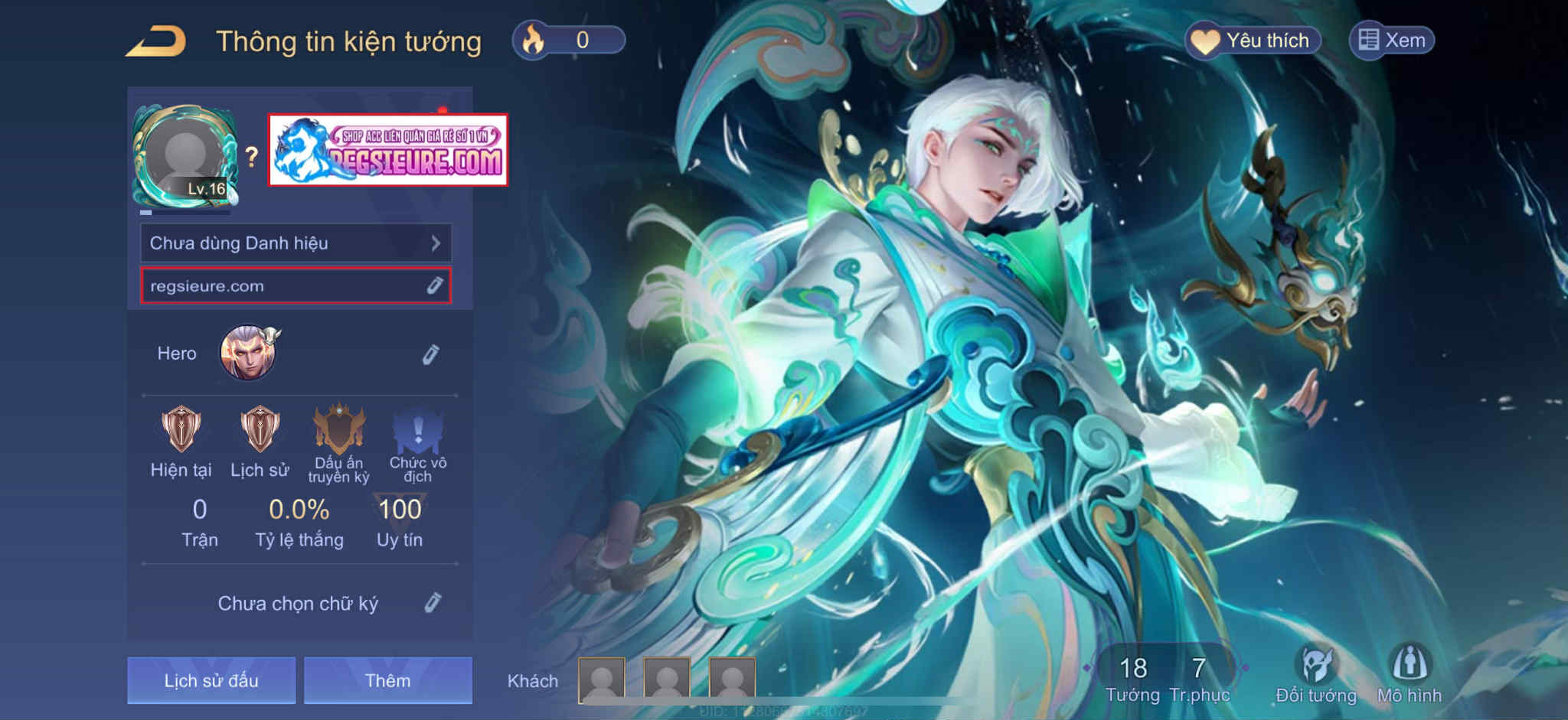Choose the Đổi tướng option
The width and height of the screenshot is (1568, 720).
click(1316, 673)
